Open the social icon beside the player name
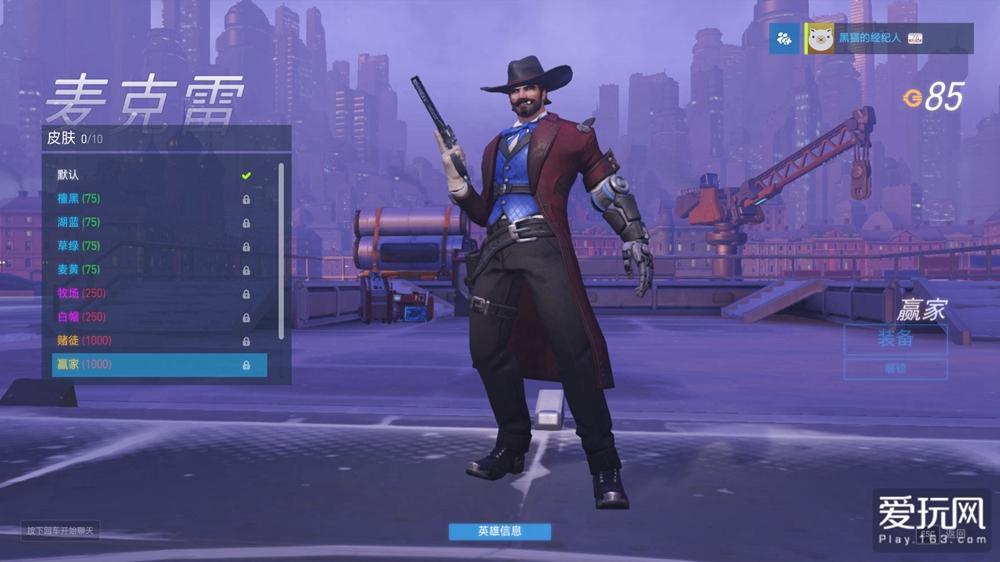Image resolution: width=1000 pixels, height=562 pixels. pos(785,38)
